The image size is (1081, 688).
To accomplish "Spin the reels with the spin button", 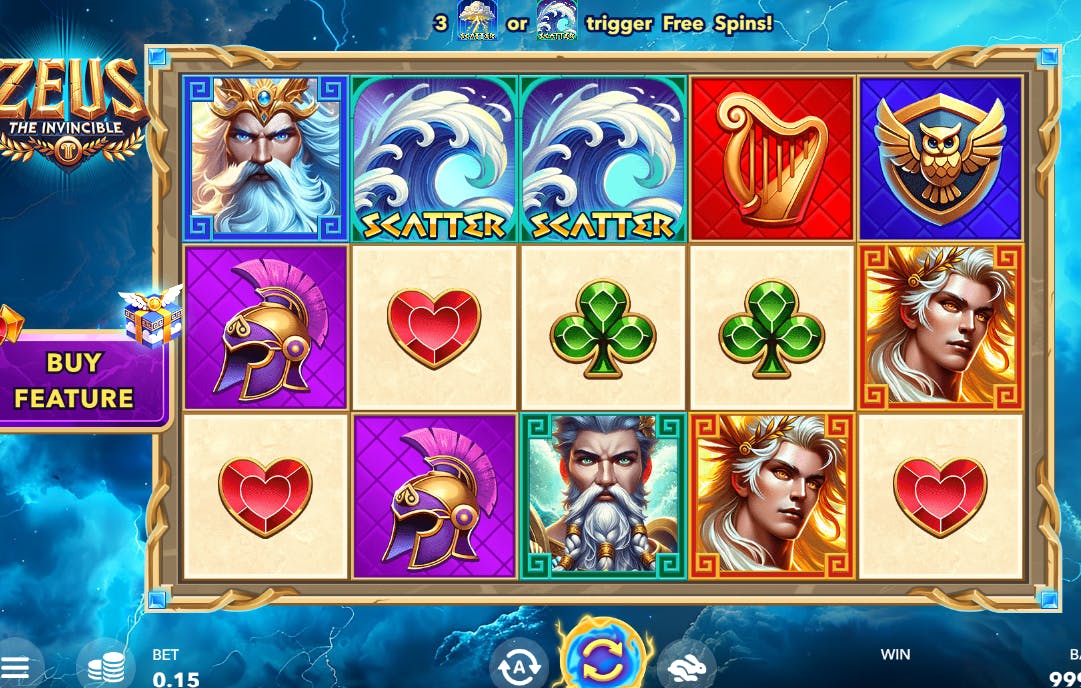I will [x=603, y=658].
